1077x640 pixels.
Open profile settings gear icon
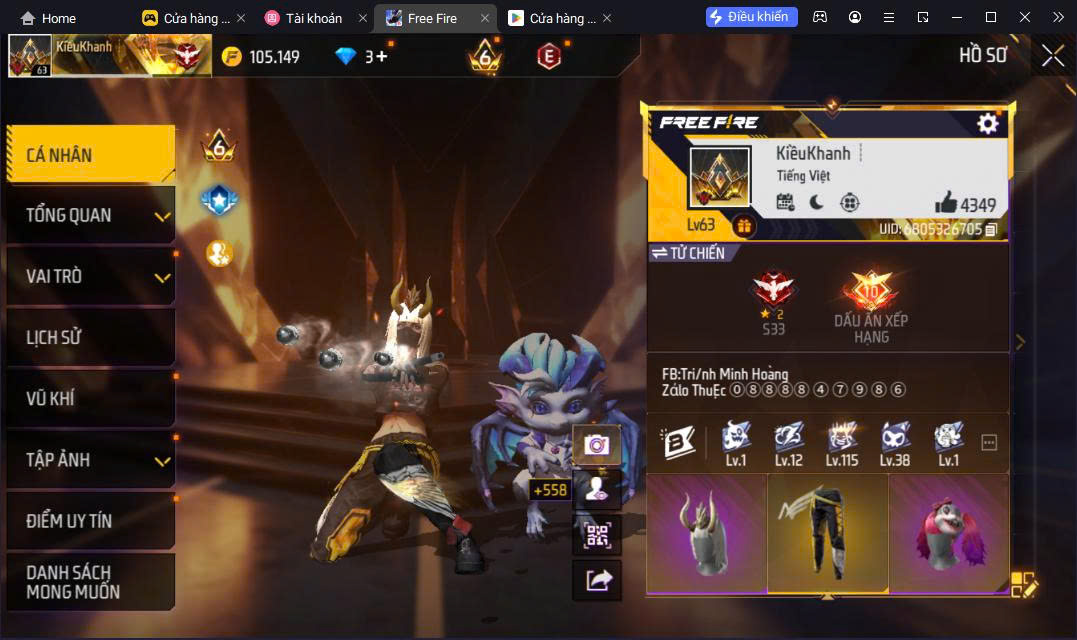pos(987,123)
